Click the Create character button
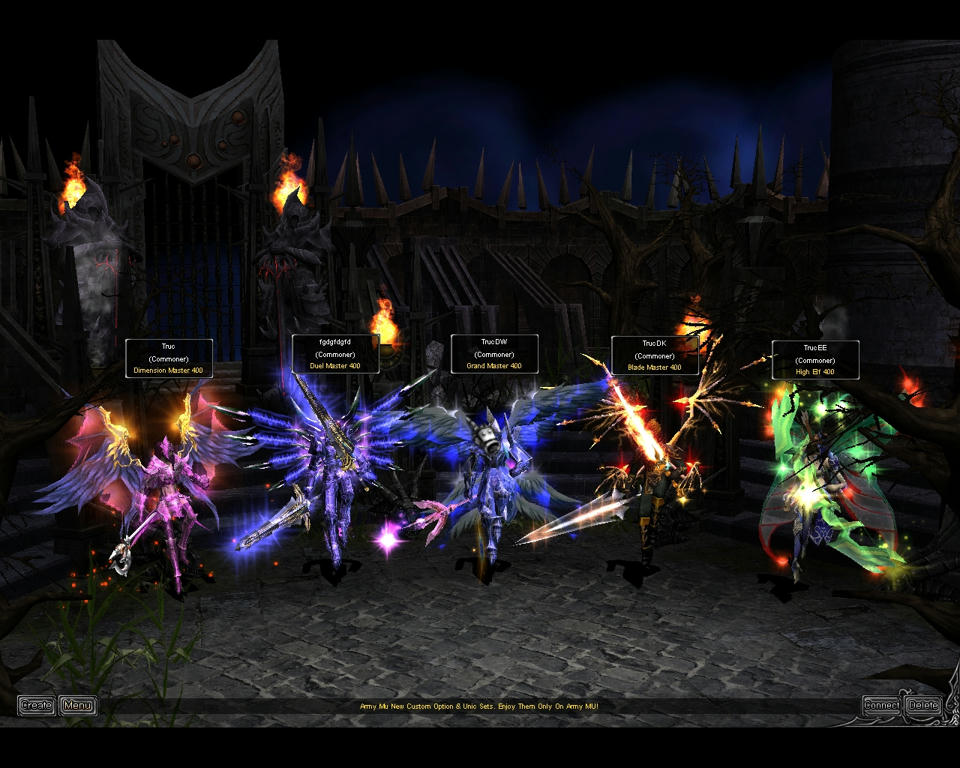This screenshot has height=768, width=960. click(x=36, y=706)
